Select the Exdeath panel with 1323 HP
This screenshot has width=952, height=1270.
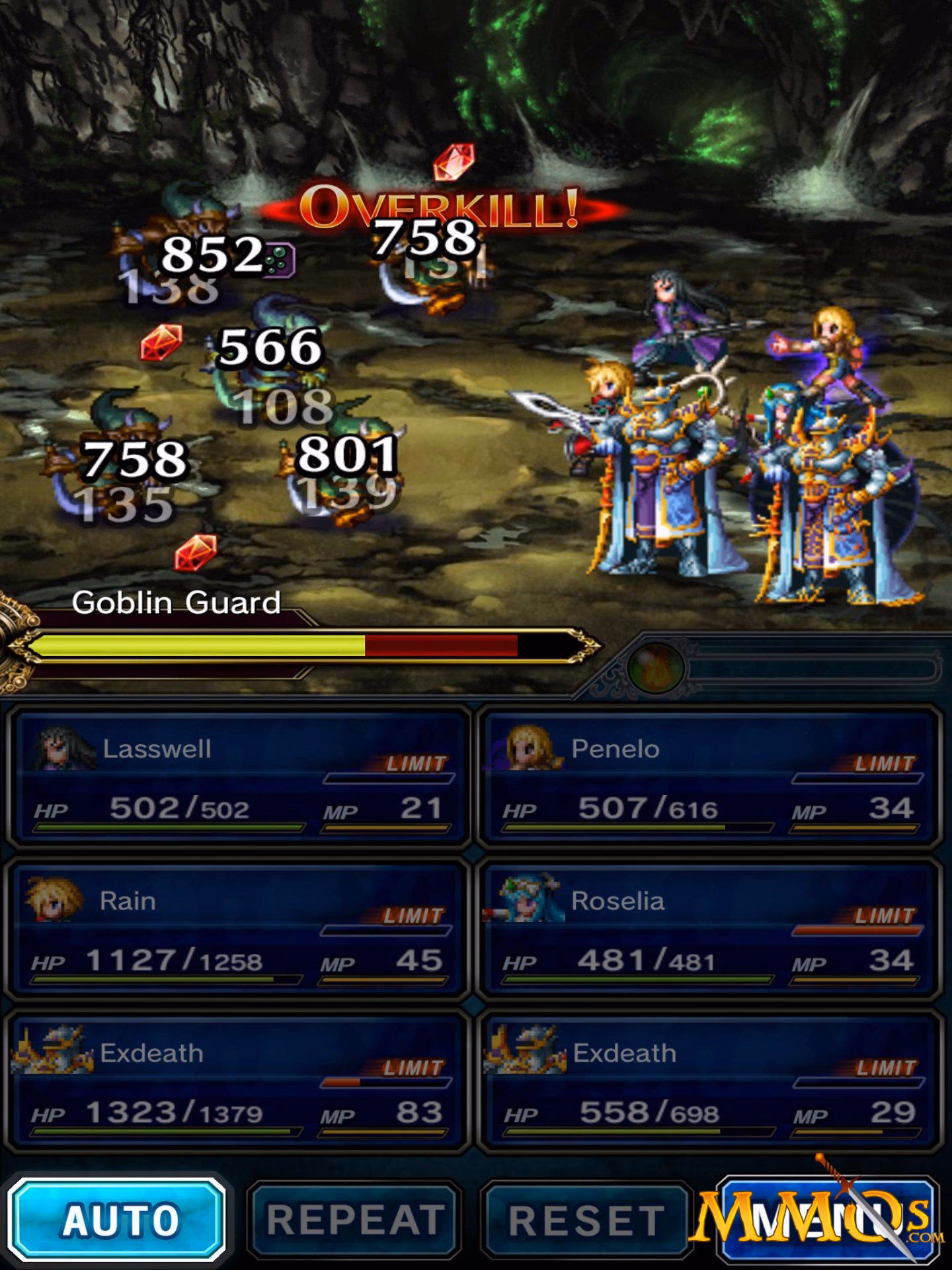tap(239, 1082)
